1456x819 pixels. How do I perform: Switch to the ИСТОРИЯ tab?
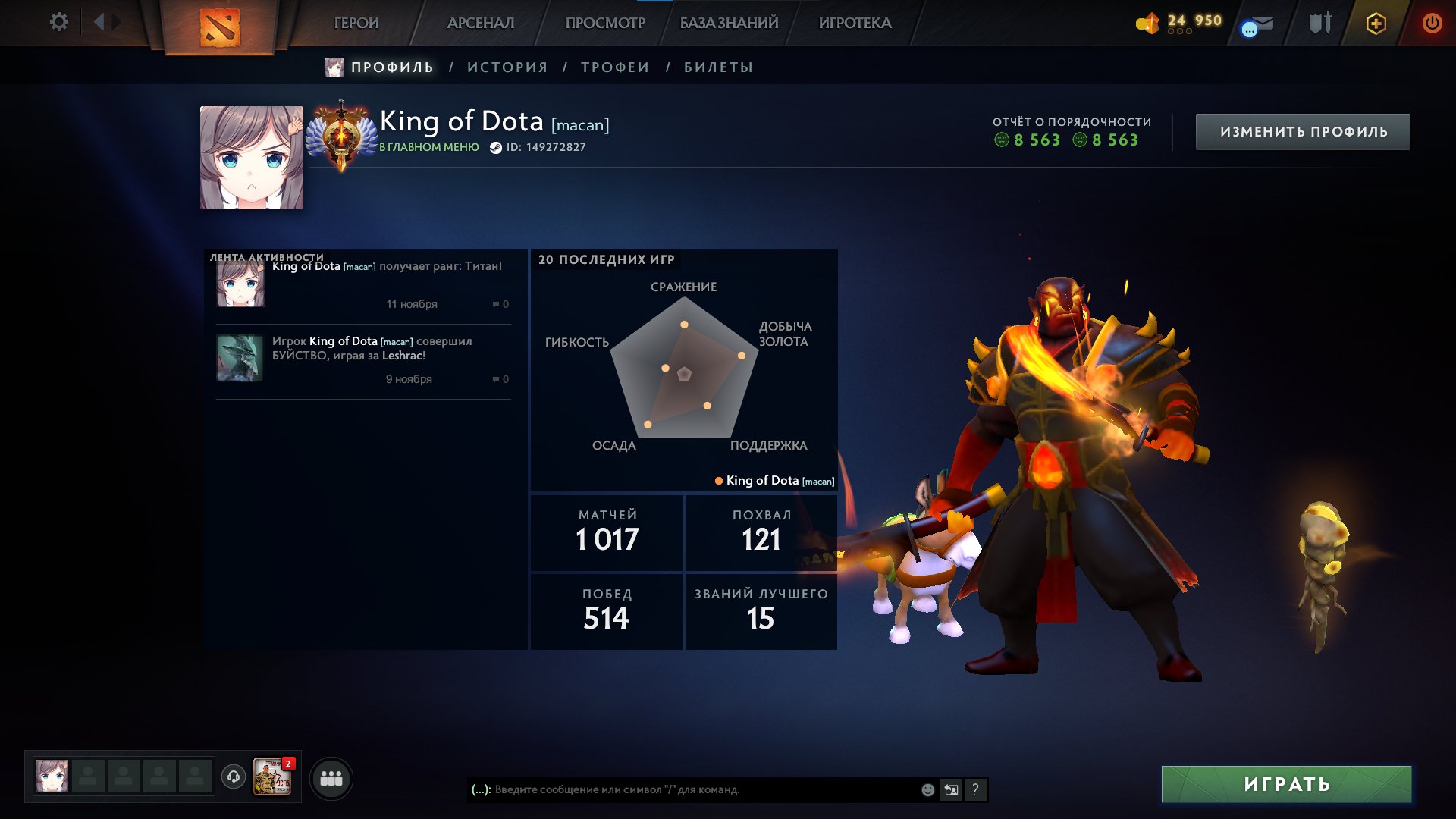coord(507,67)
